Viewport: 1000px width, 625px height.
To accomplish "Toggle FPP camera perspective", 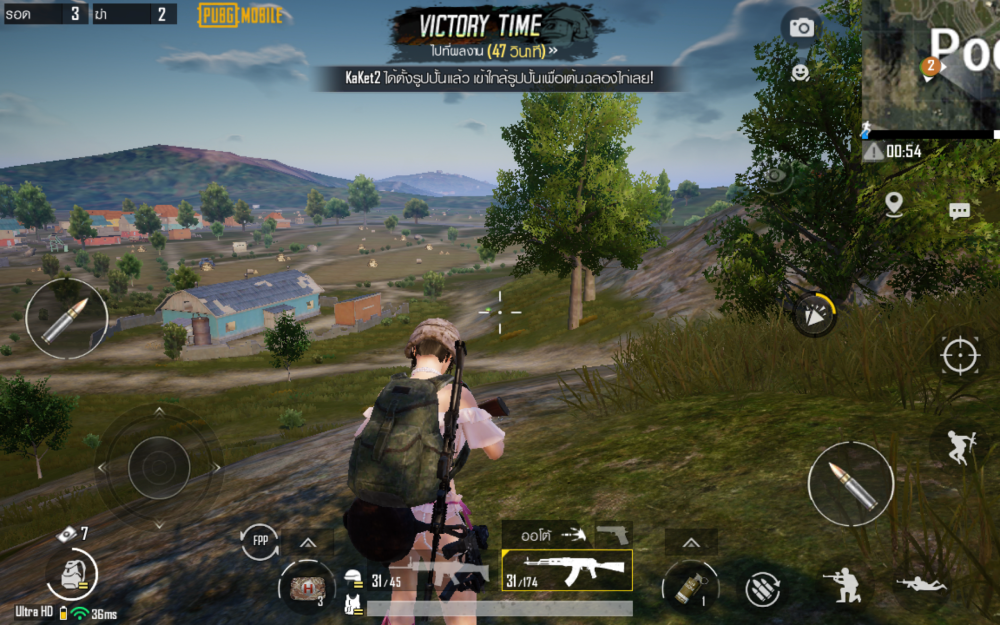I will pos(260,541).
